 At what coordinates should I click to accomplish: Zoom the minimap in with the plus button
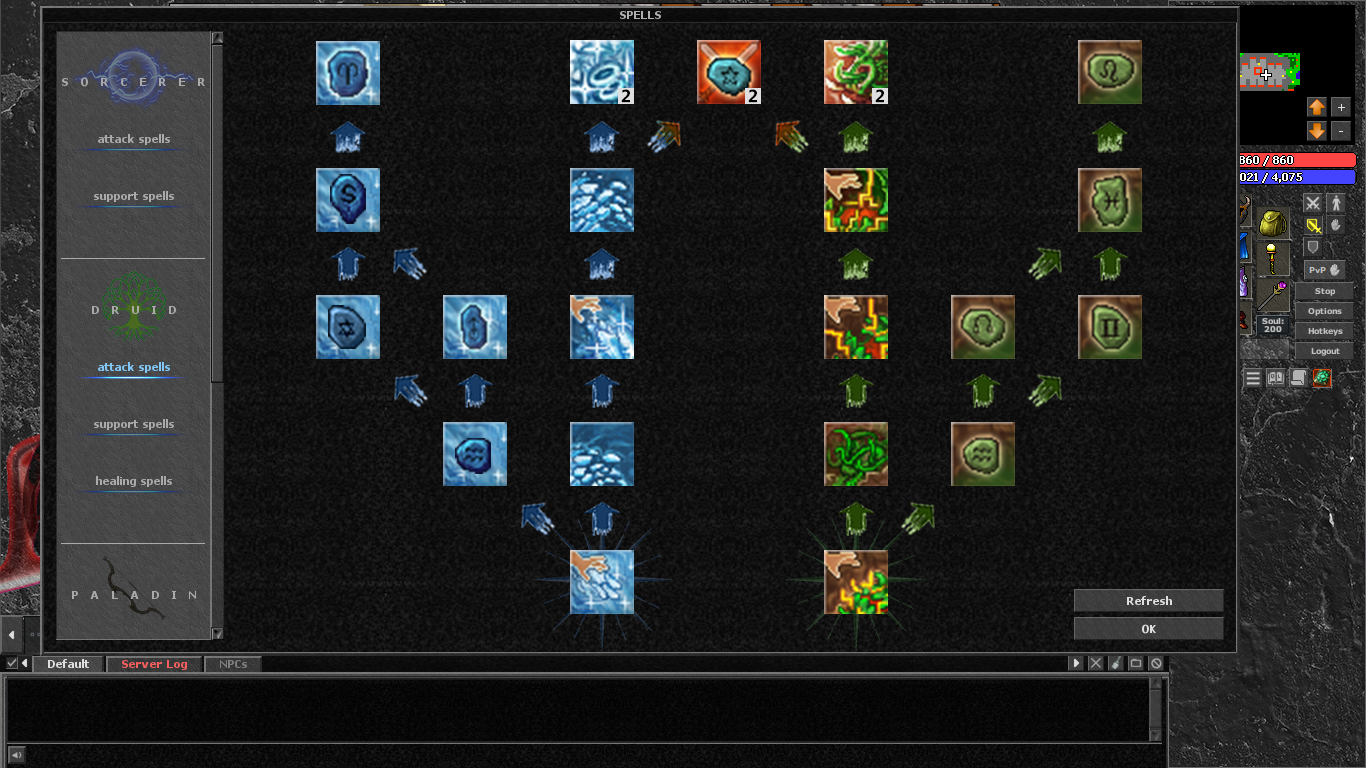[1340, 107]
